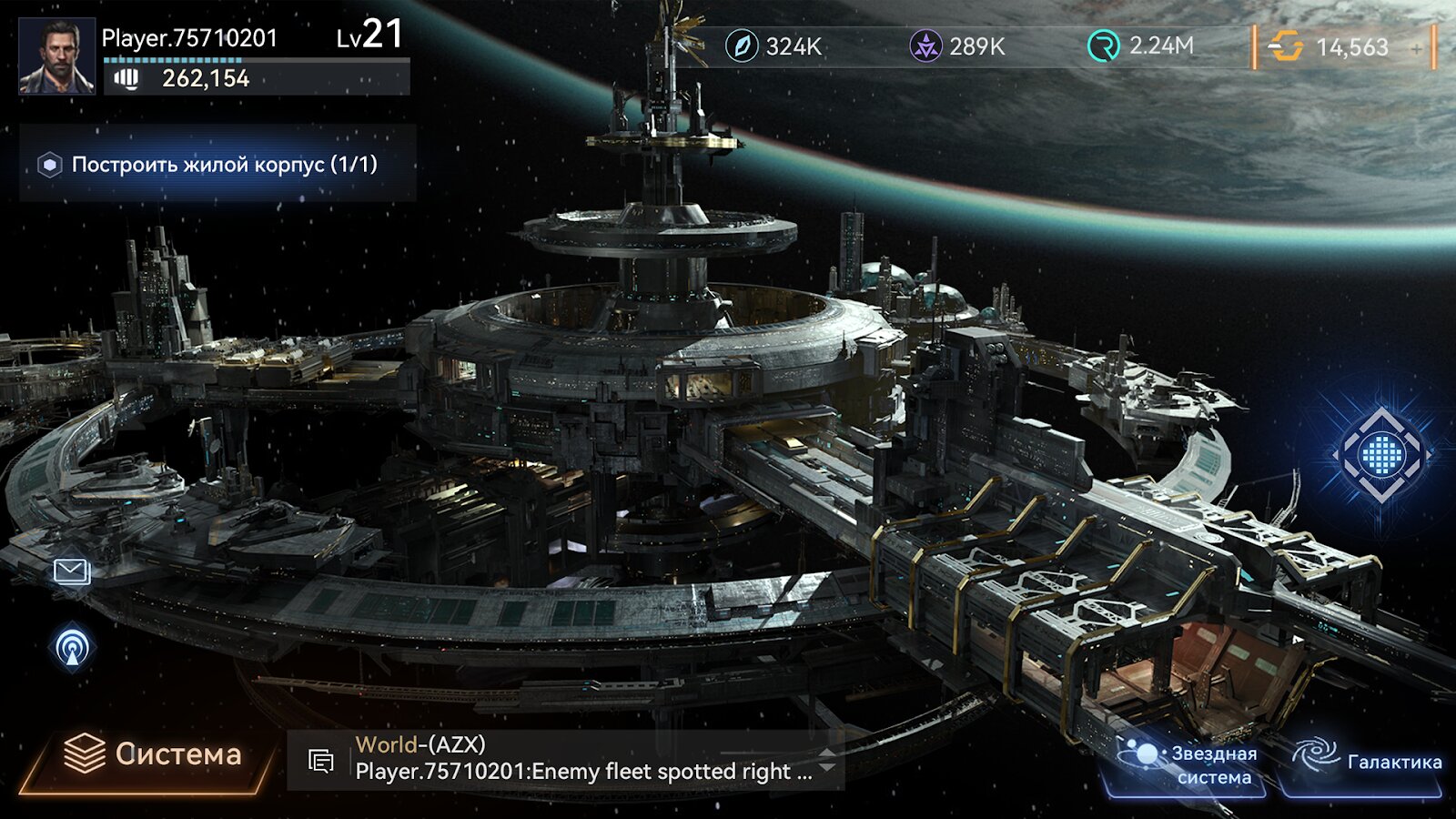Add more currency with the plus button
This screenshot has height=819, width=1456.
tap(1417, 48)
